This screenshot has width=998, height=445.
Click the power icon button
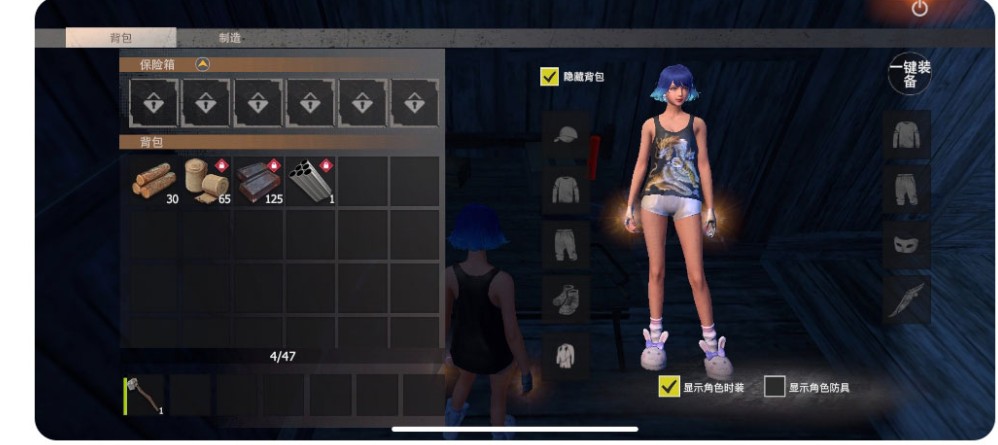(x=920, y=9)
